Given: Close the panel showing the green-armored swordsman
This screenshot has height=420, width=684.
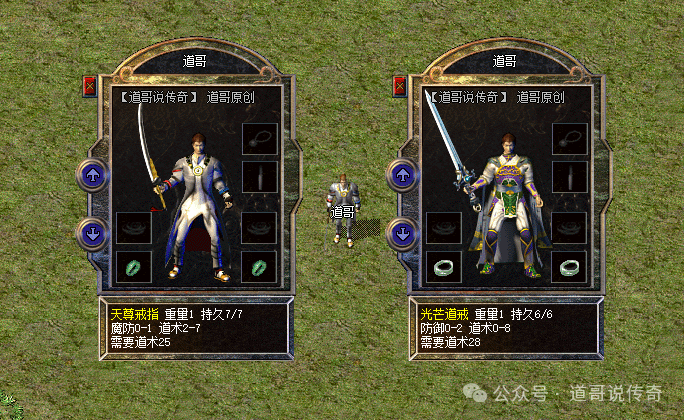Looking at the screenshot, I should [x=399, y=86].
